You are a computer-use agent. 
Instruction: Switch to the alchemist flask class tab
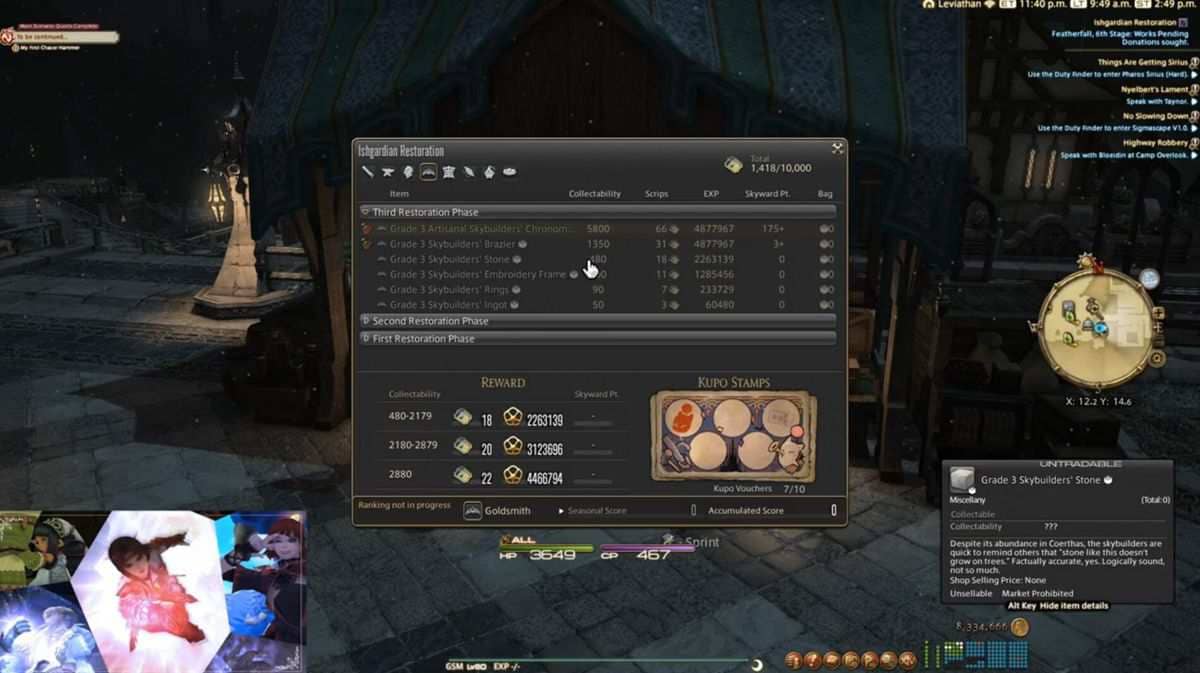pos(489,172)
